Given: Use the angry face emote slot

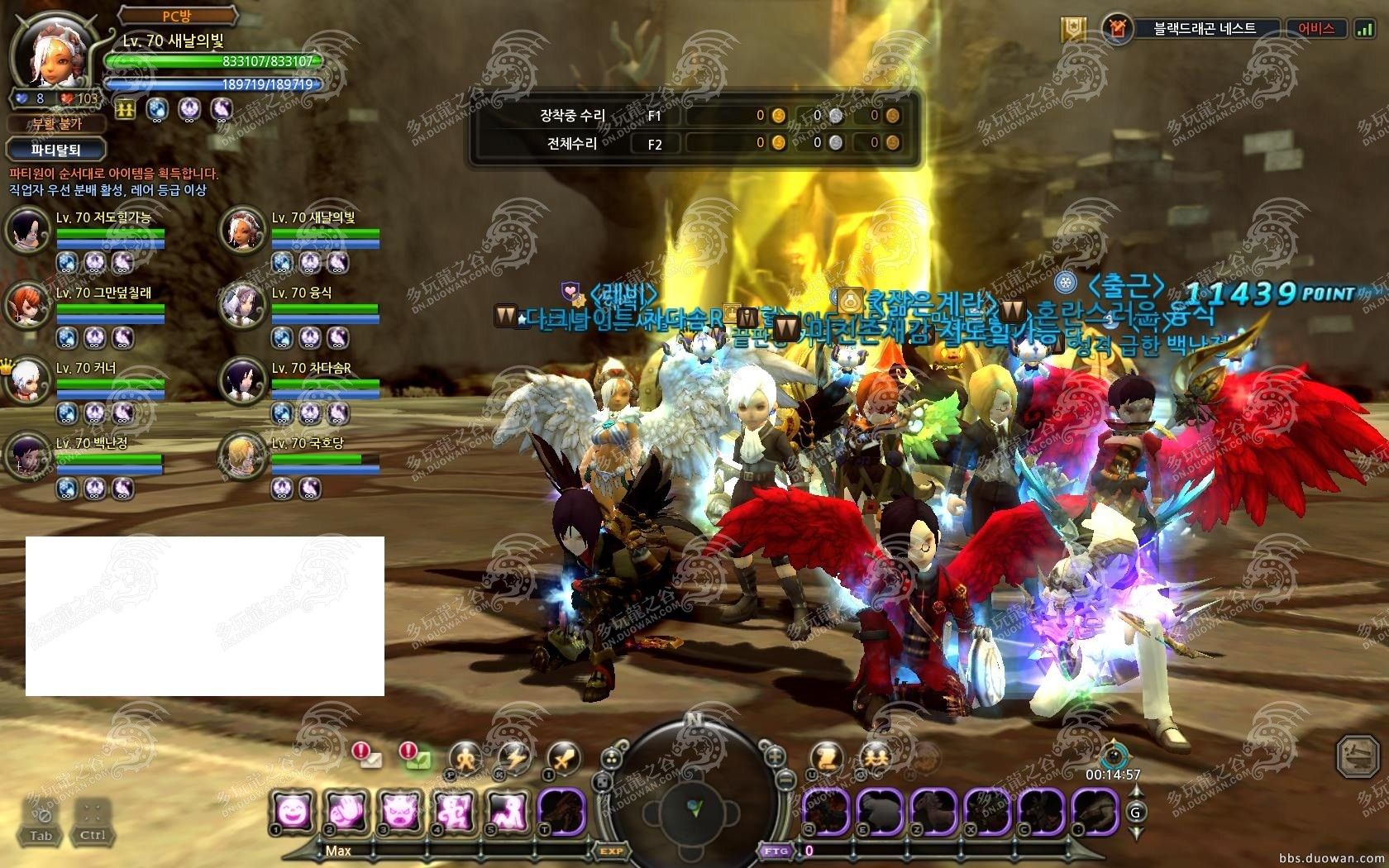Looking at the screenshot, I should tap(401, 811).
